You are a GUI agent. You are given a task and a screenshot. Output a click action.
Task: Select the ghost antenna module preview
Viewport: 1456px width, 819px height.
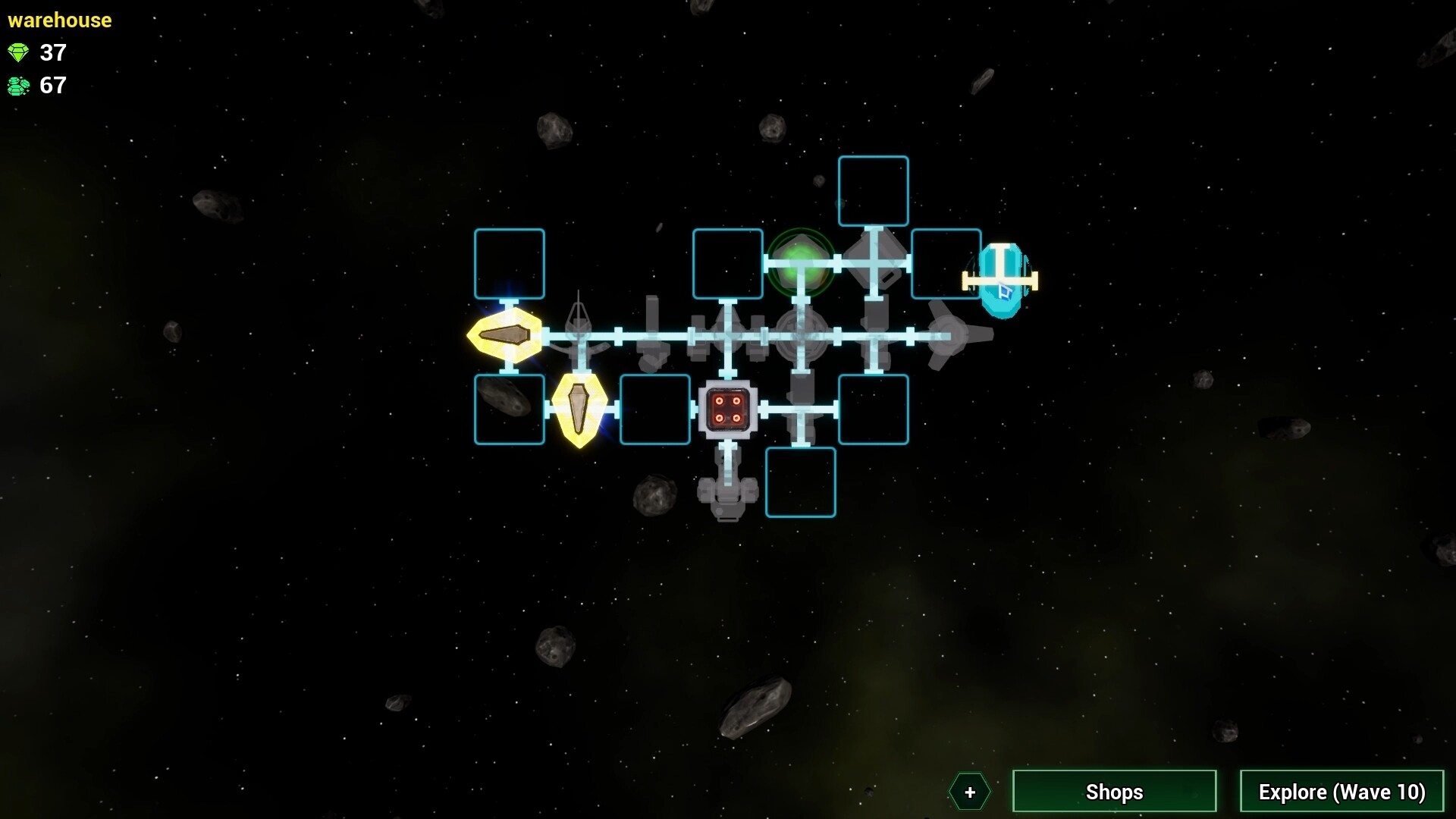578,330
